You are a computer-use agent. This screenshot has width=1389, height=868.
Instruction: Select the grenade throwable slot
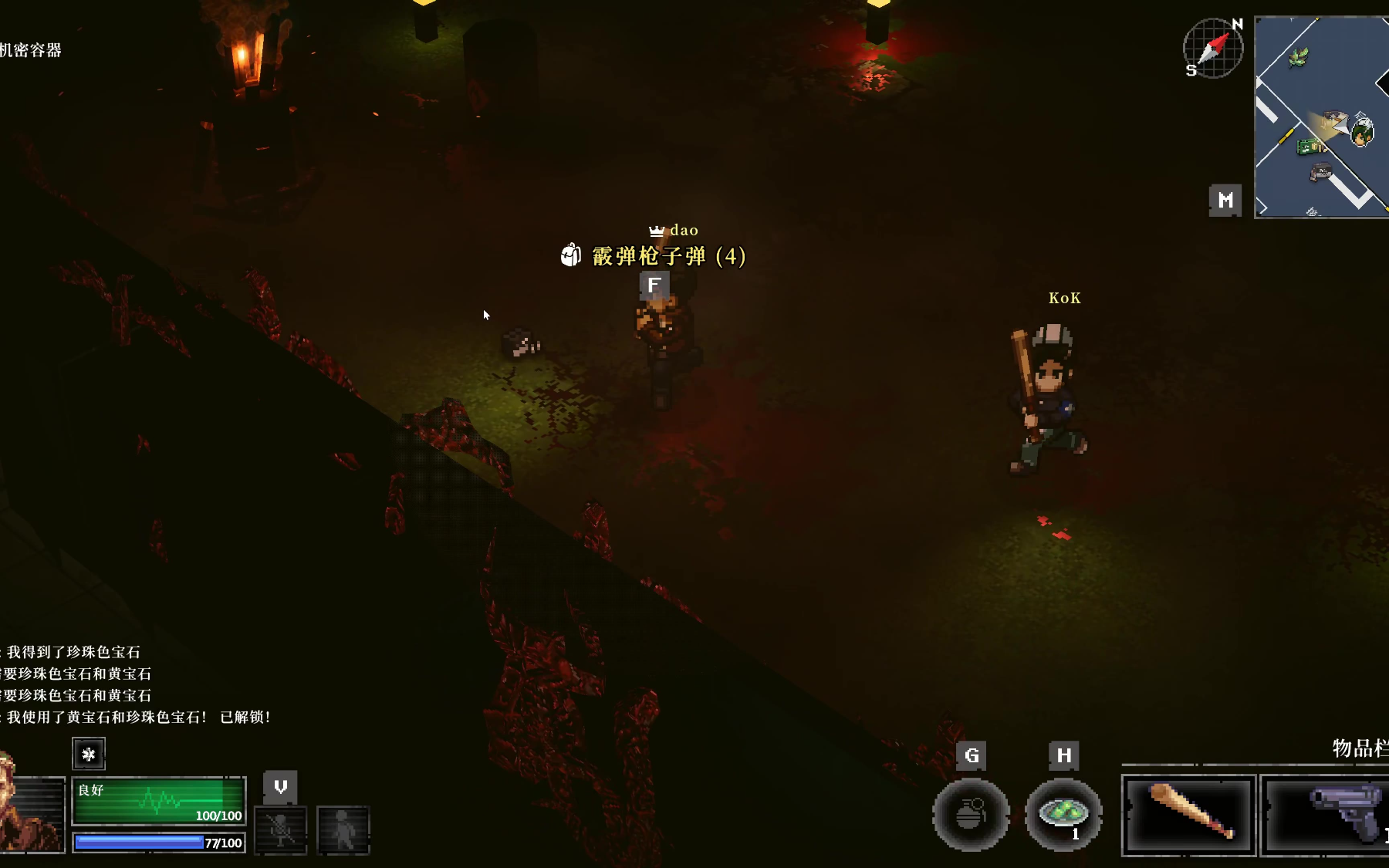[971, 815]
